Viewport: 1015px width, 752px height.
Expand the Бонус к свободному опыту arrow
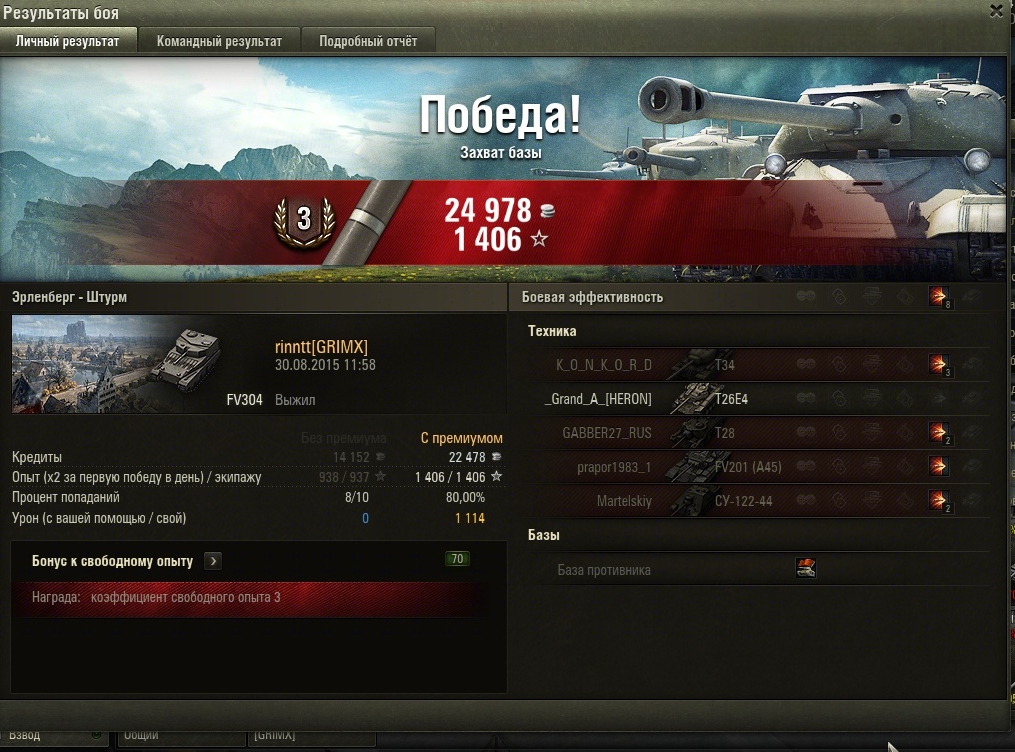tap(212, 561)
